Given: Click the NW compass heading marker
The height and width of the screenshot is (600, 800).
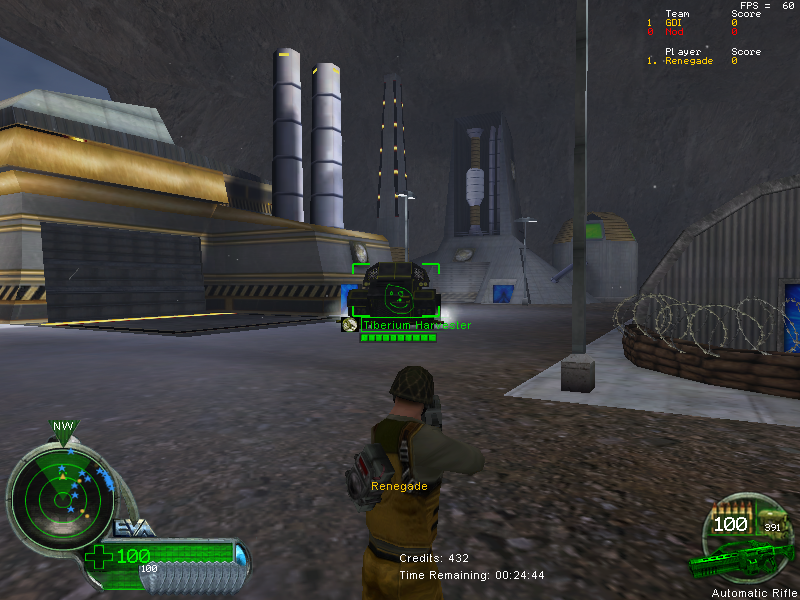Looking at the screenshot, I should coord(63,427).
